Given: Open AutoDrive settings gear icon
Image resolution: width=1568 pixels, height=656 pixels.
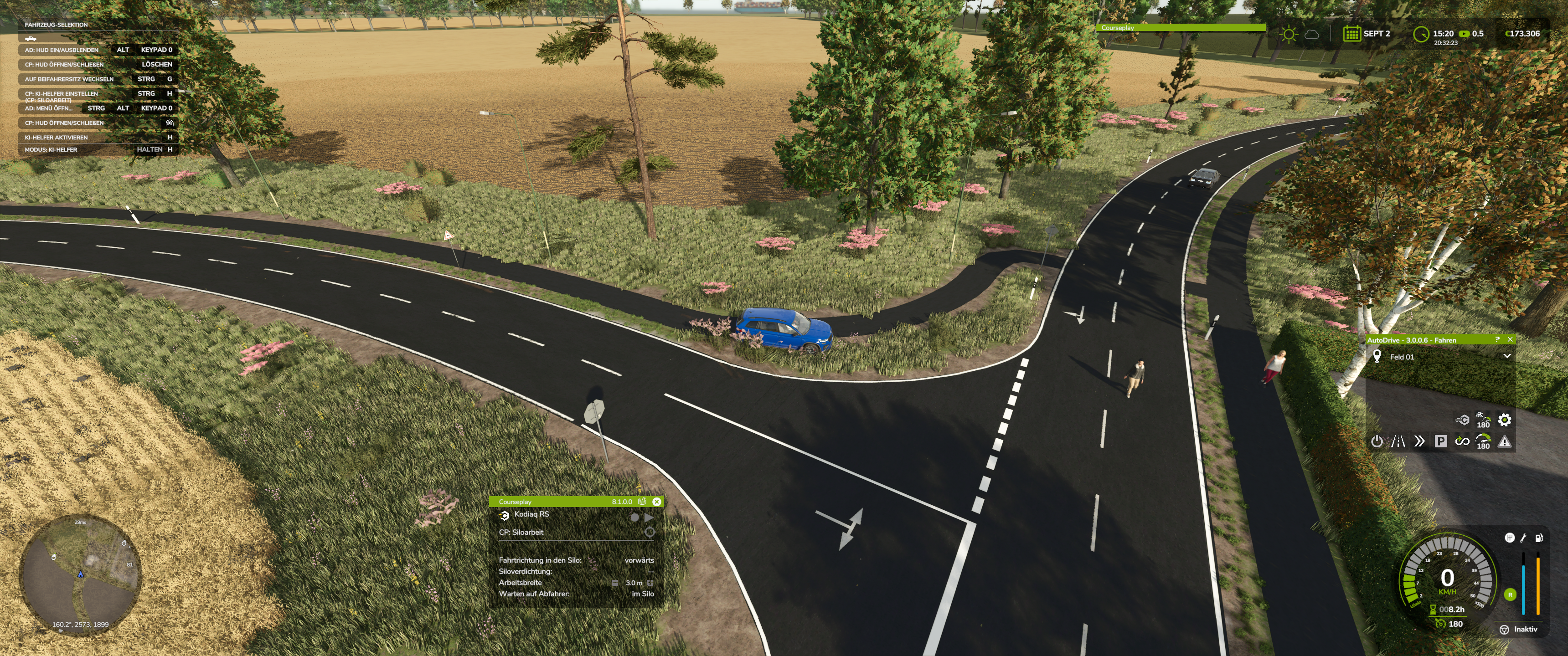Looking at the screenshot, I should [1504, 420].
